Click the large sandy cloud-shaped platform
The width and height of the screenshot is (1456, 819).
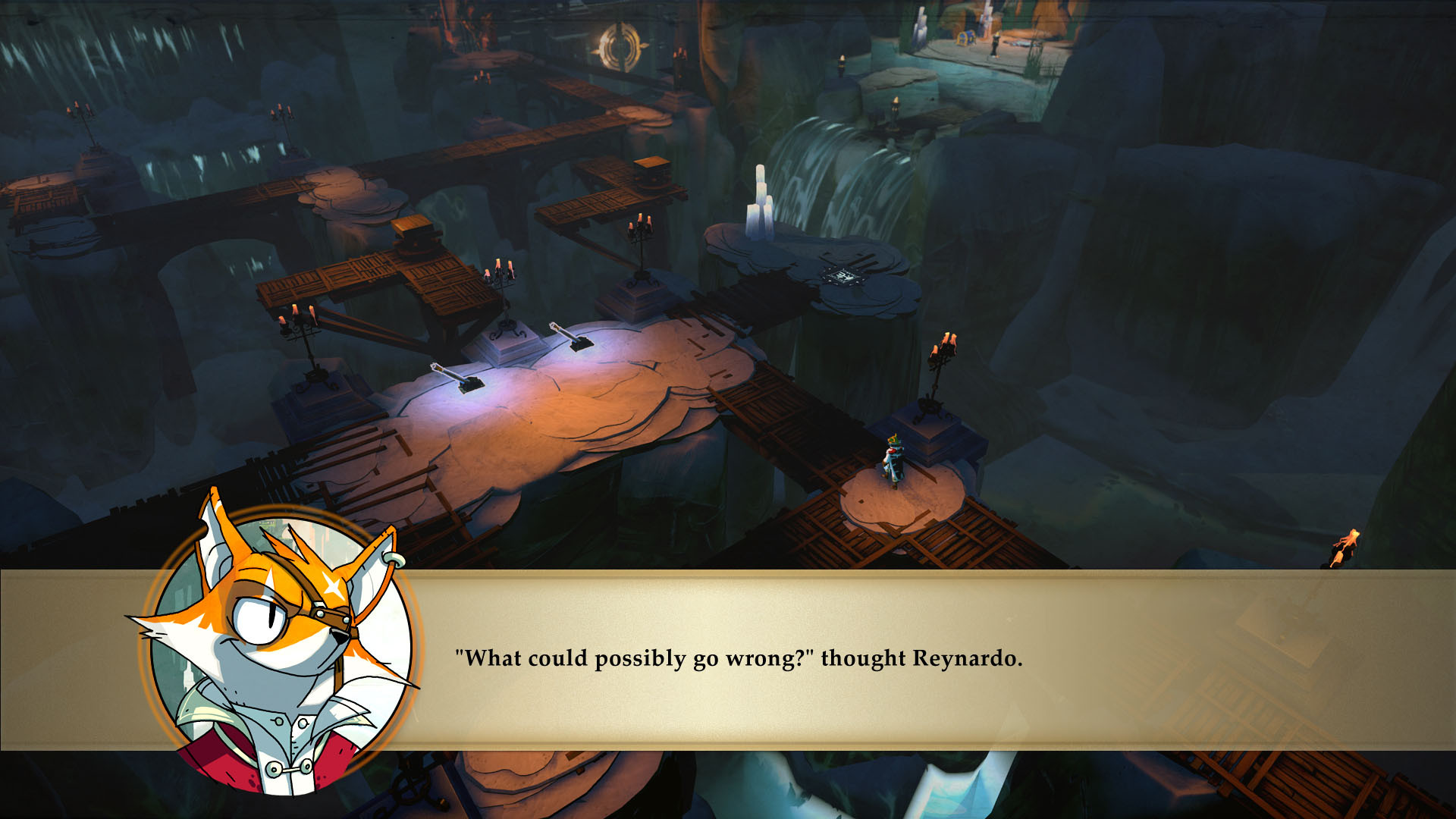coord(591,409)
